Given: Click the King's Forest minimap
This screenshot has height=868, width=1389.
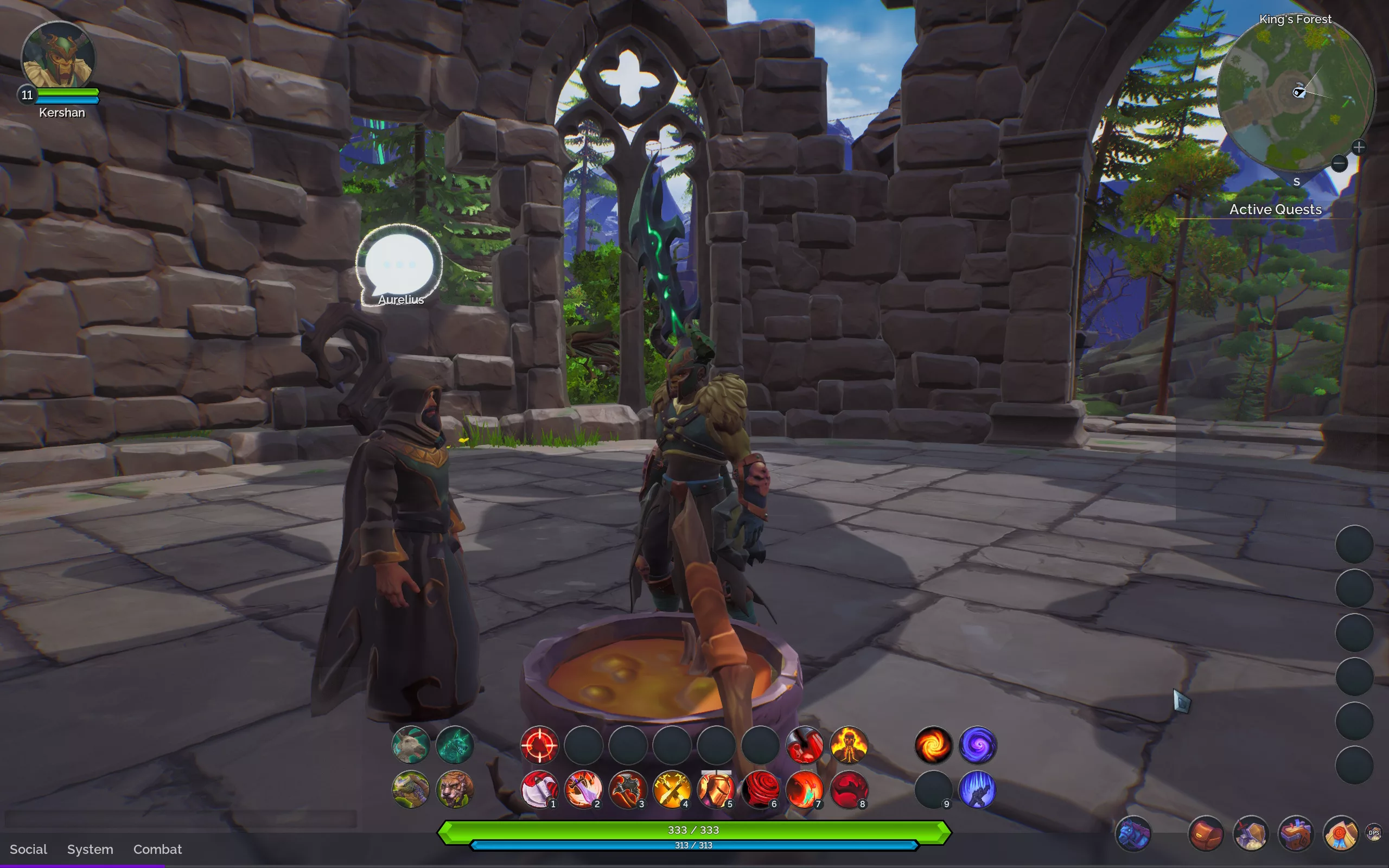Looking at the screenshot, I should coord(1295,95).
